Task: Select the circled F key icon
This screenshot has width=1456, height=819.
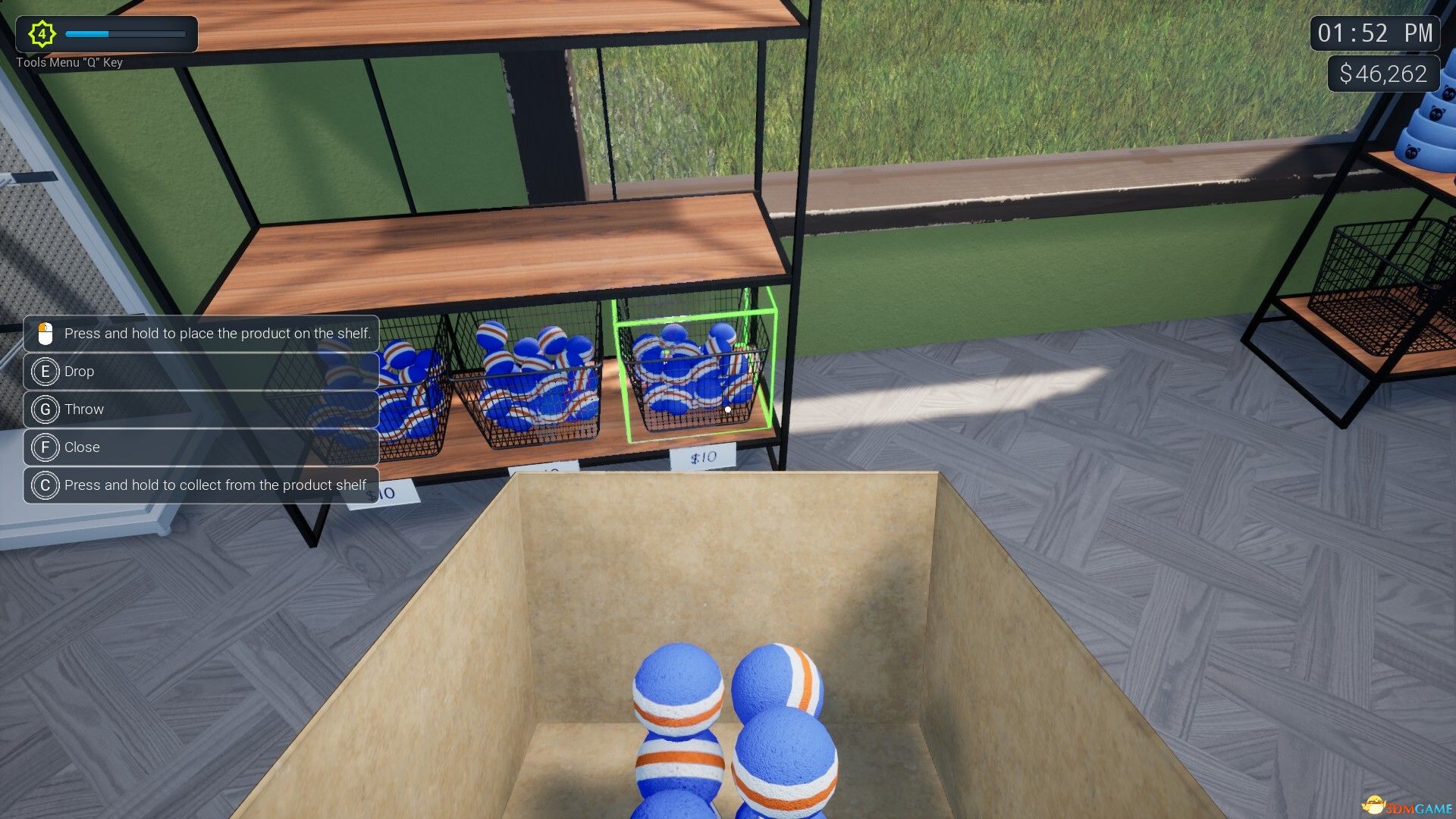Action: click(x=45, y=447)
